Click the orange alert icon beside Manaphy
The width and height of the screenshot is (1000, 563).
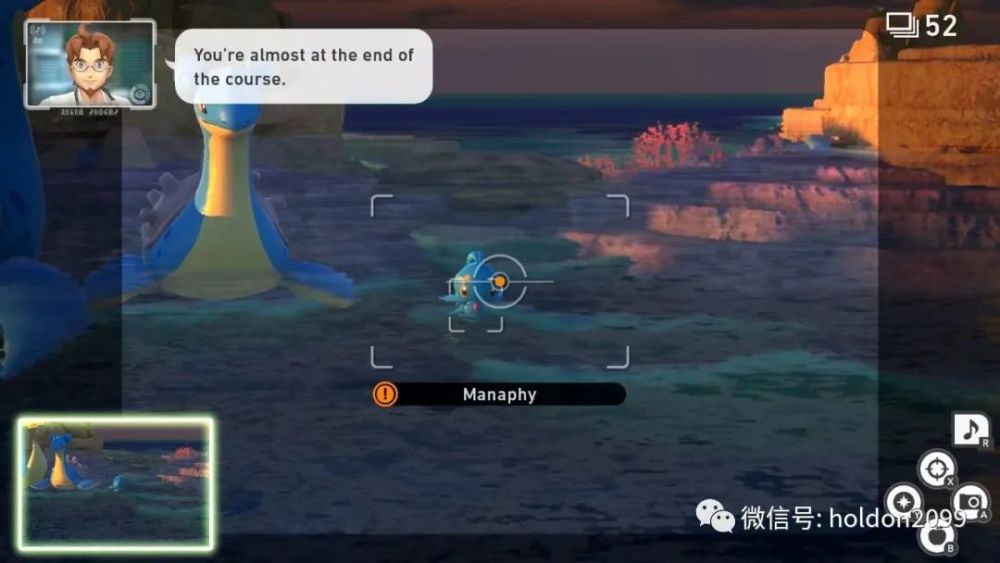coord(385,394)
